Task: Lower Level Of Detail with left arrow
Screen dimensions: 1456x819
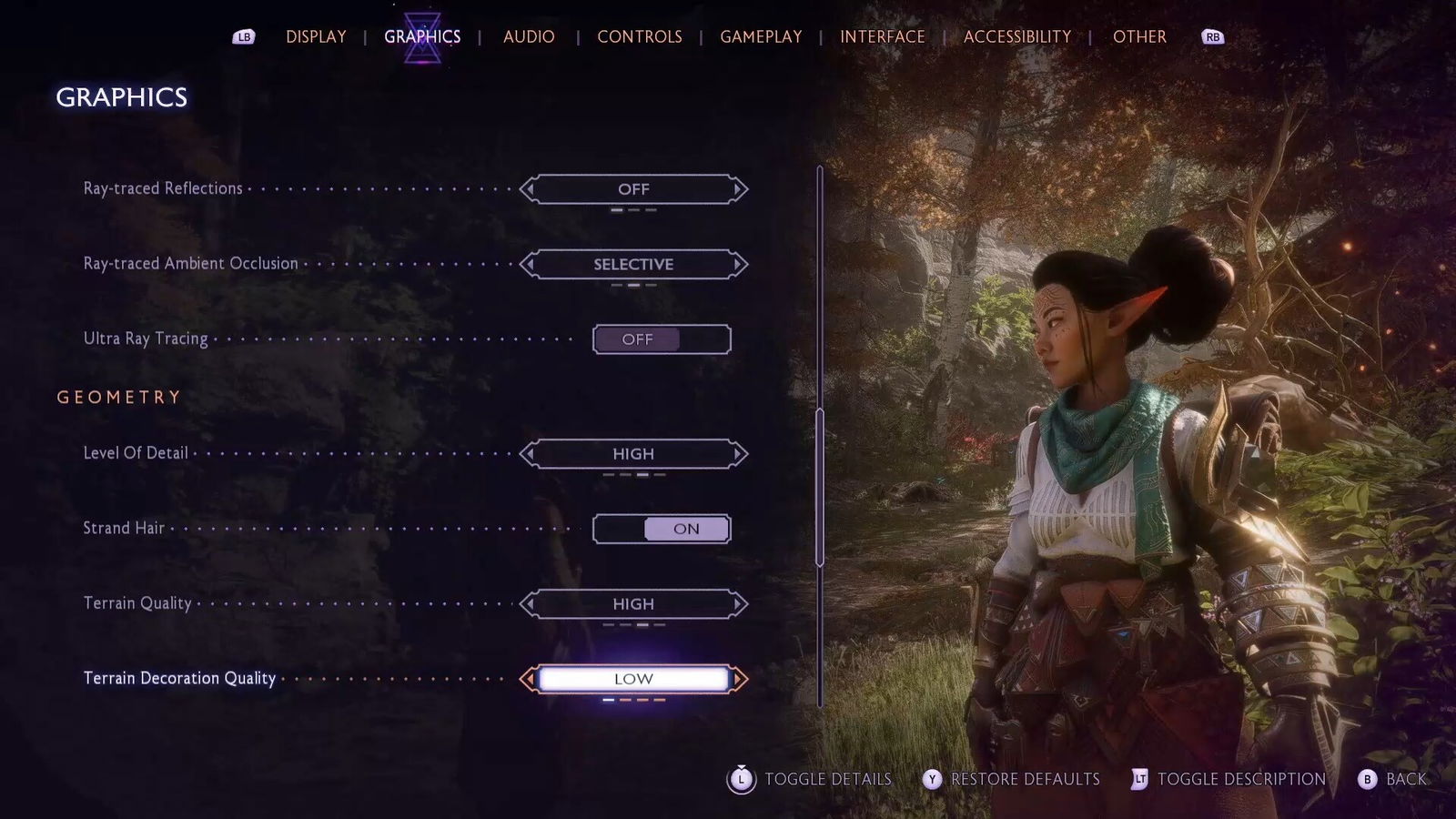Action: click(528, 454)
